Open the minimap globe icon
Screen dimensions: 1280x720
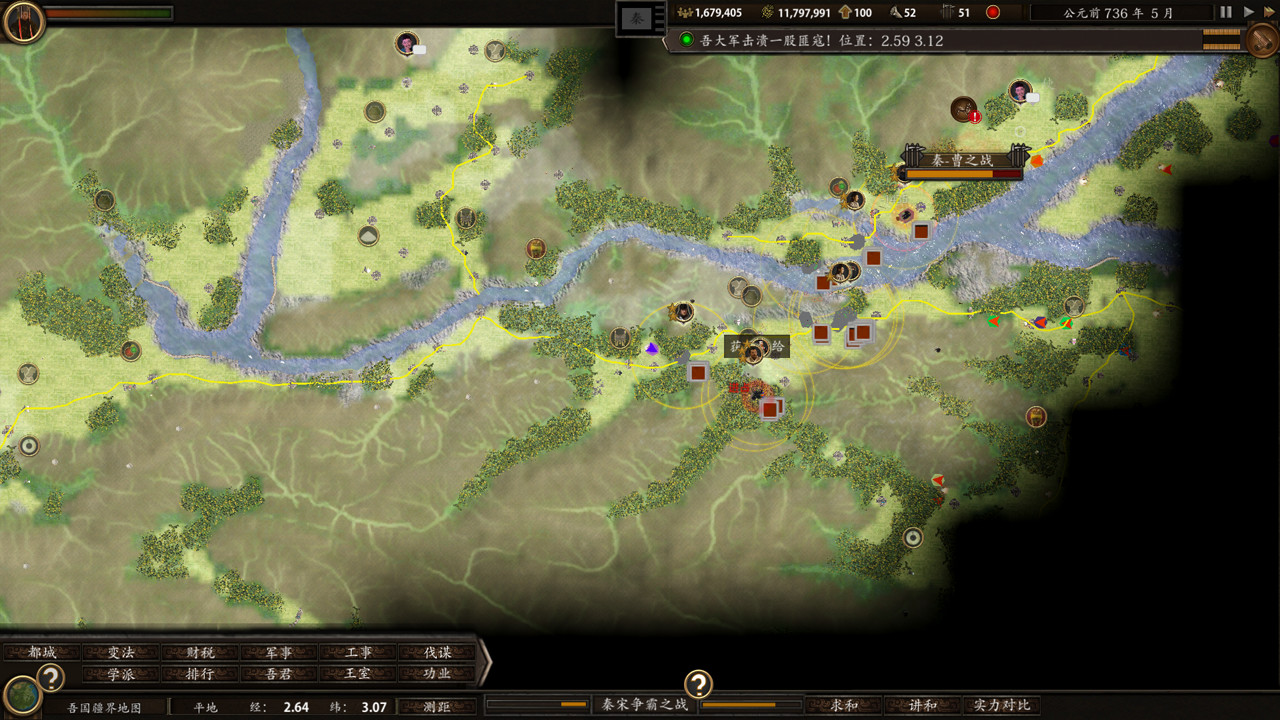(22, 696)
